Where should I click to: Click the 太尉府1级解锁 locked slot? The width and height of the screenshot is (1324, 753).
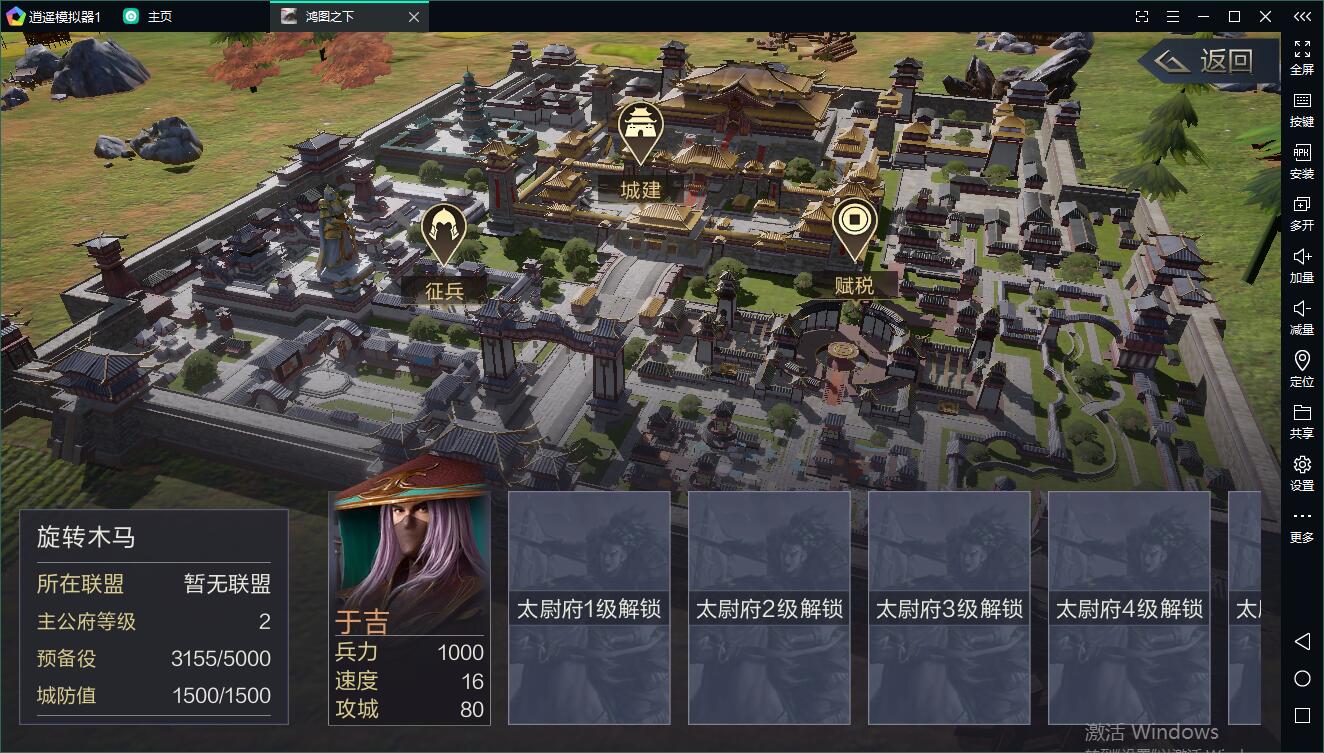(589, 607)
